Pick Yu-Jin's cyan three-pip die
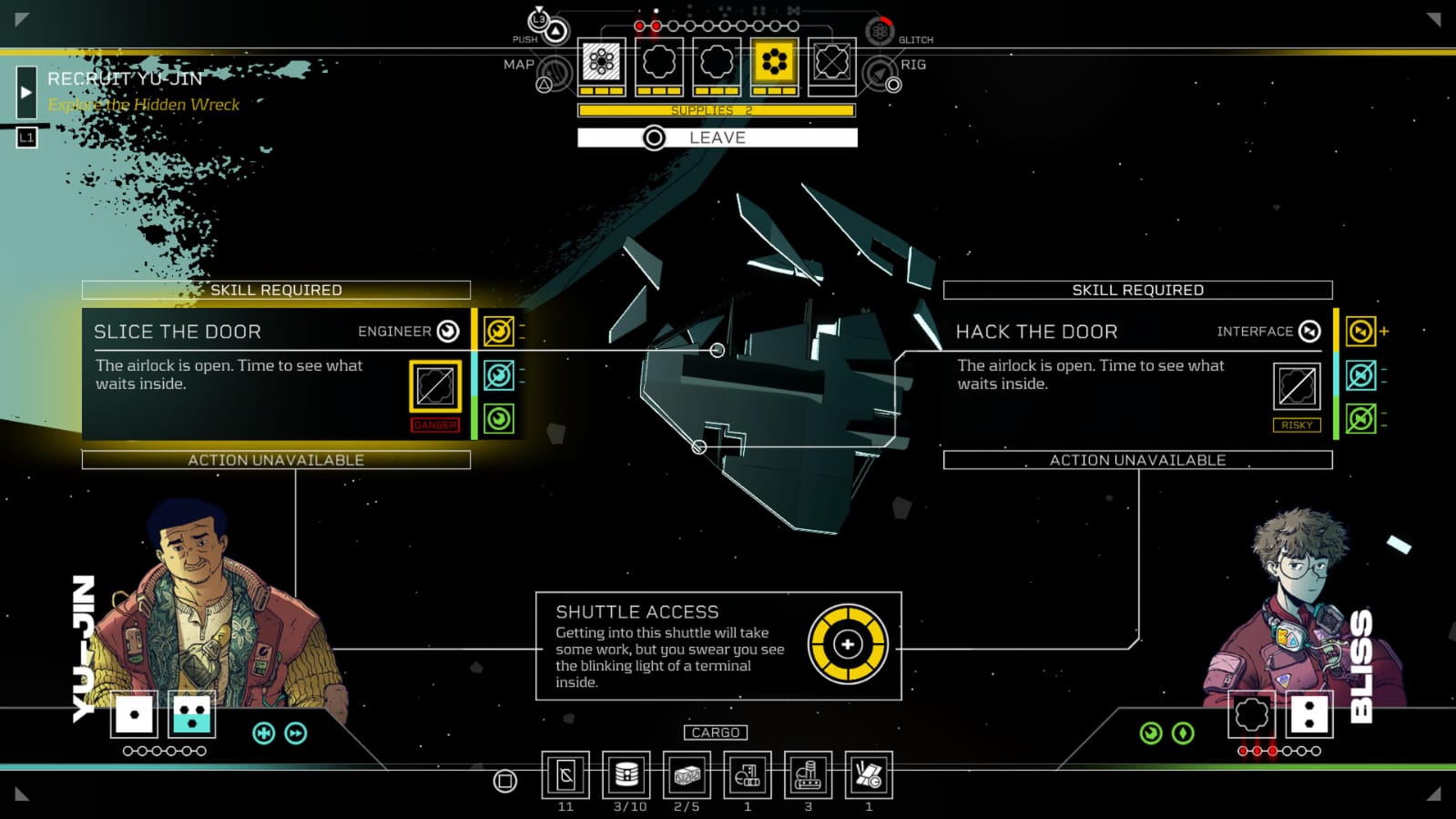This screenshot has width=1456, height=819. coord(192,714)
